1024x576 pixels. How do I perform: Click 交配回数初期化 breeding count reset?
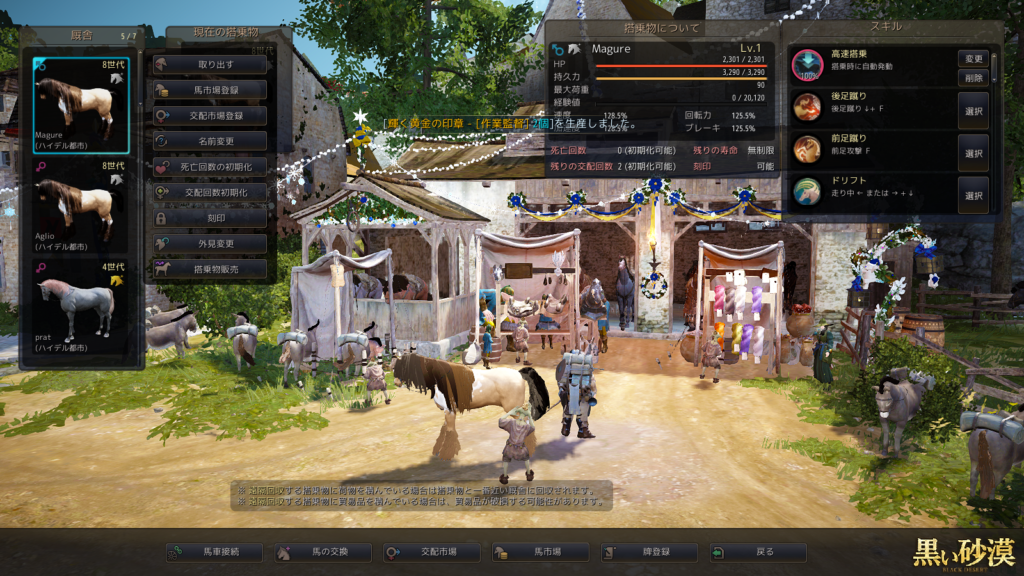click(210, 192)
